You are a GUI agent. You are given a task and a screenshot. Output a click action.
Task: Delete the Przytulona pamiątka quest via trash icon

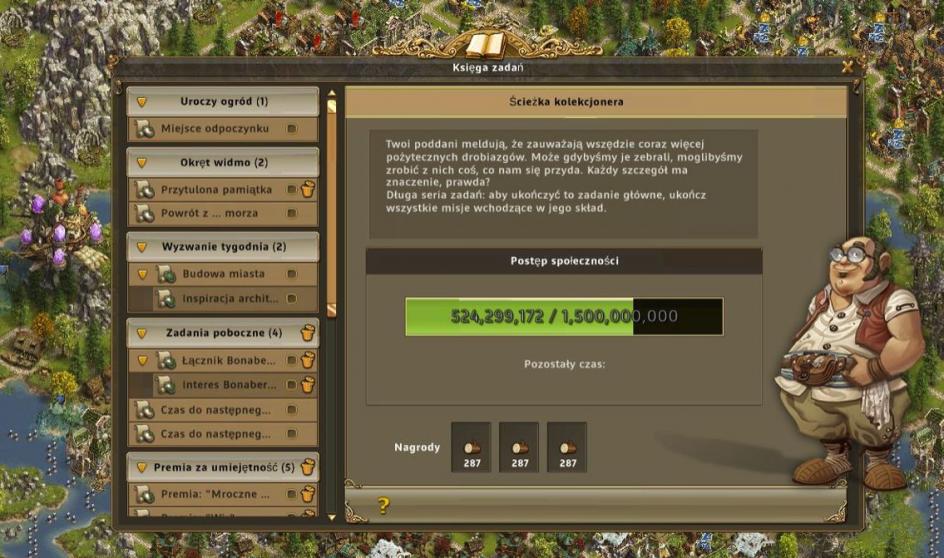pos(308,189)
